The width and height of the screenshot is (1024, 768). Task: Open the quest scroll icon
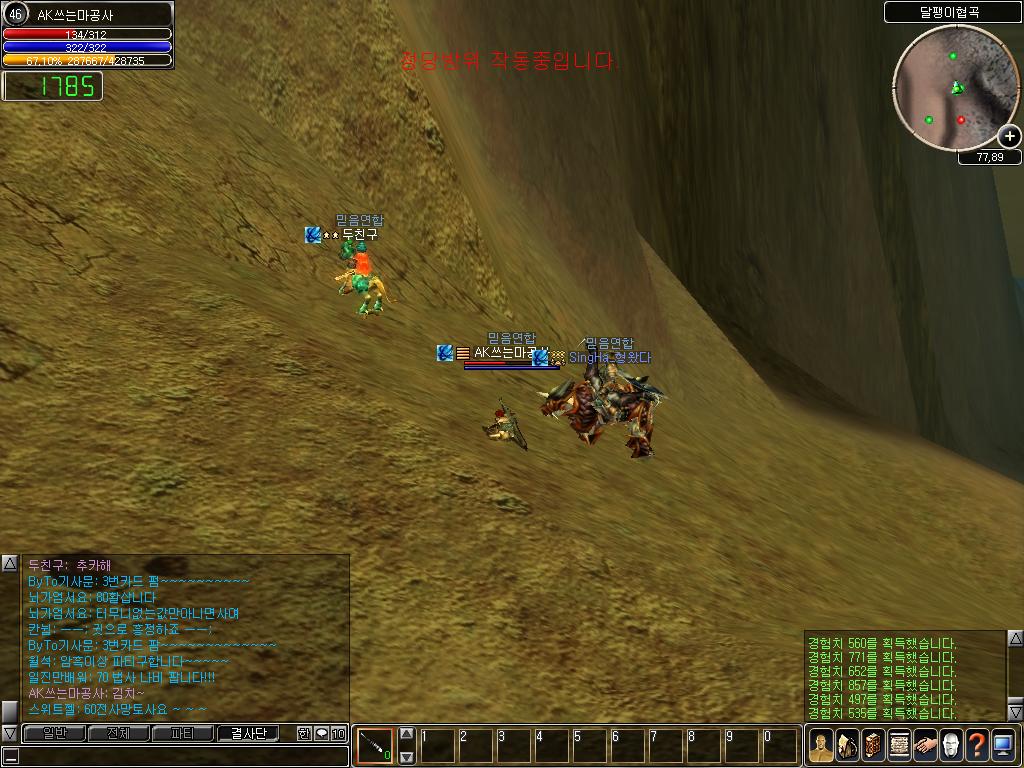coord(899,744)
